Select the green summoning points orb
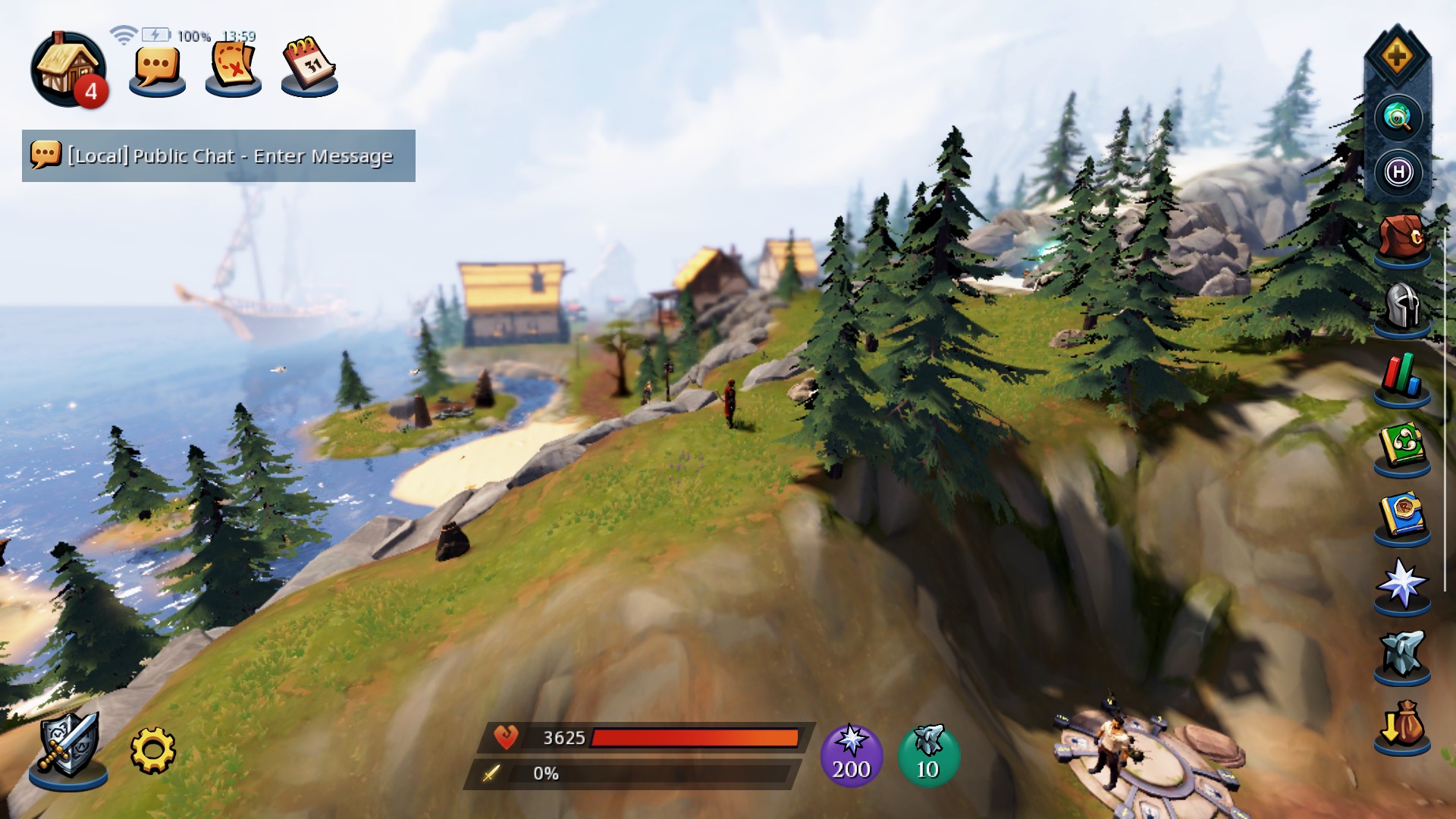Image resolution: width=1456 pixels, height=819 pixels. pyautogui.click(x=928, y=755)
